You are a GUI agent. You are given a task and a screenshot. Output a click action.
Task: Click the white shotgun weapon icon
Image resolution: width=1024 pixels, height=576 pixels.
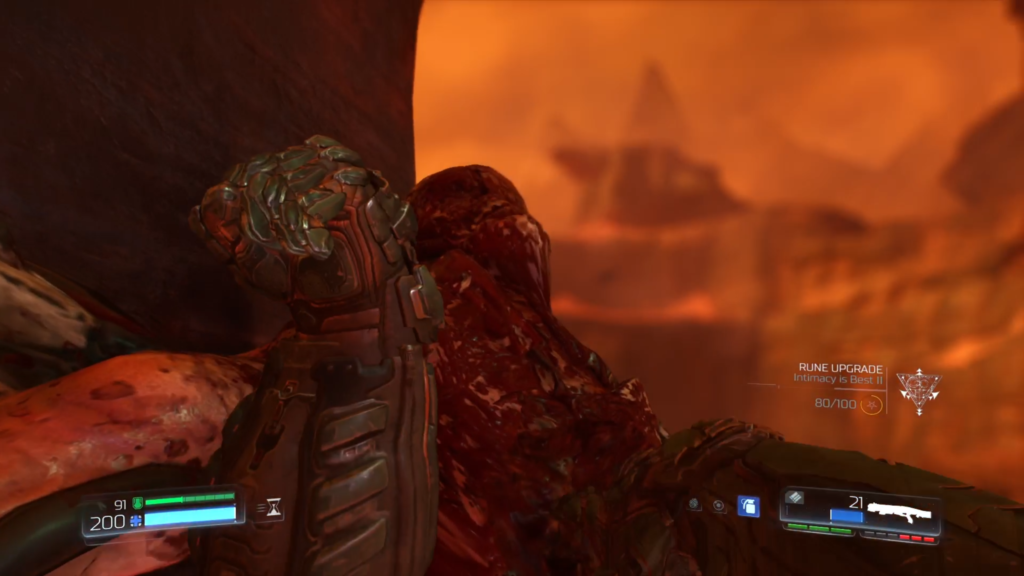coord(899,511)
